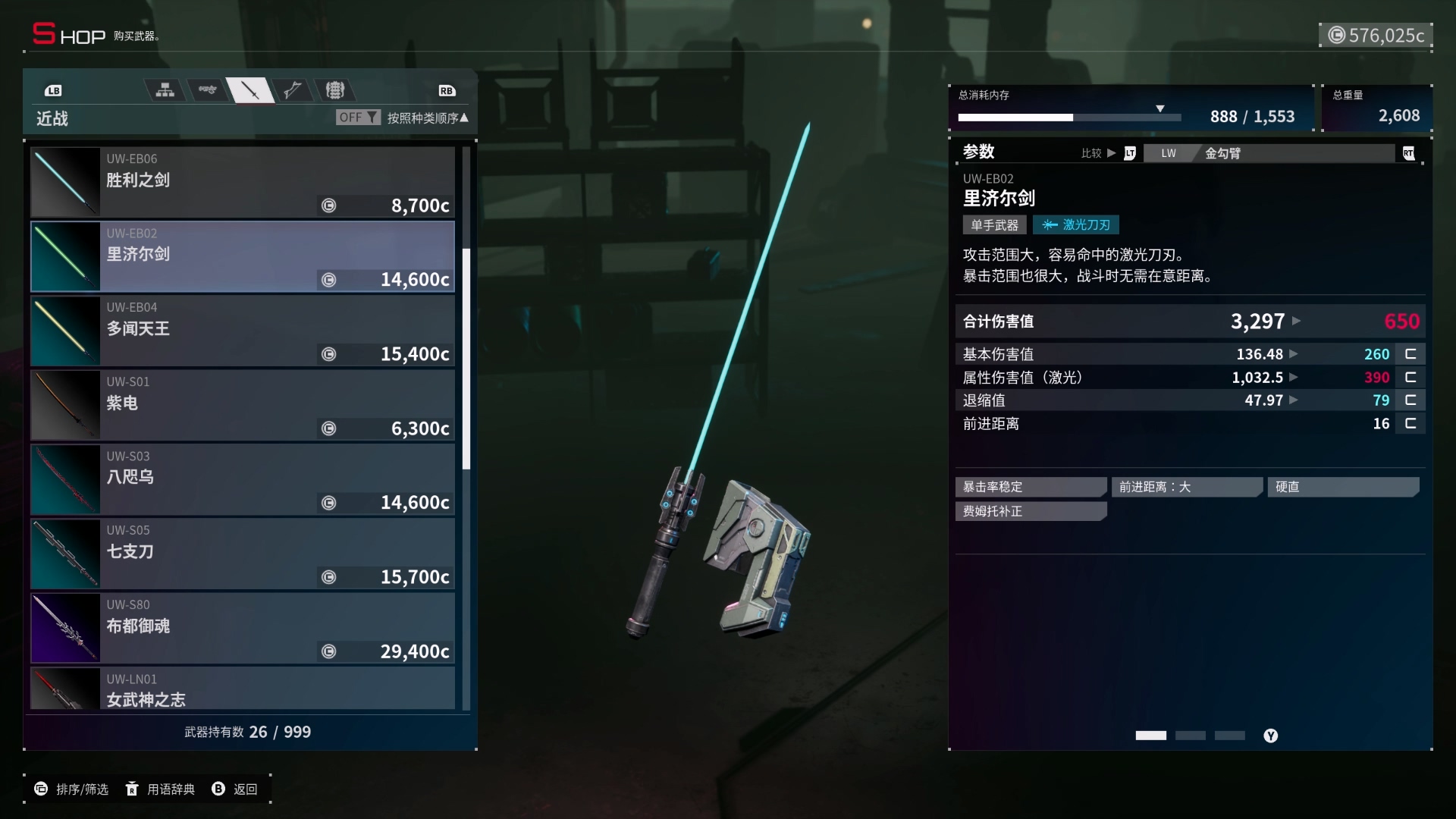The height and width of the screenshot is (819, 1456).
Task: Toggle the OFF filter button
Action: 358,118
